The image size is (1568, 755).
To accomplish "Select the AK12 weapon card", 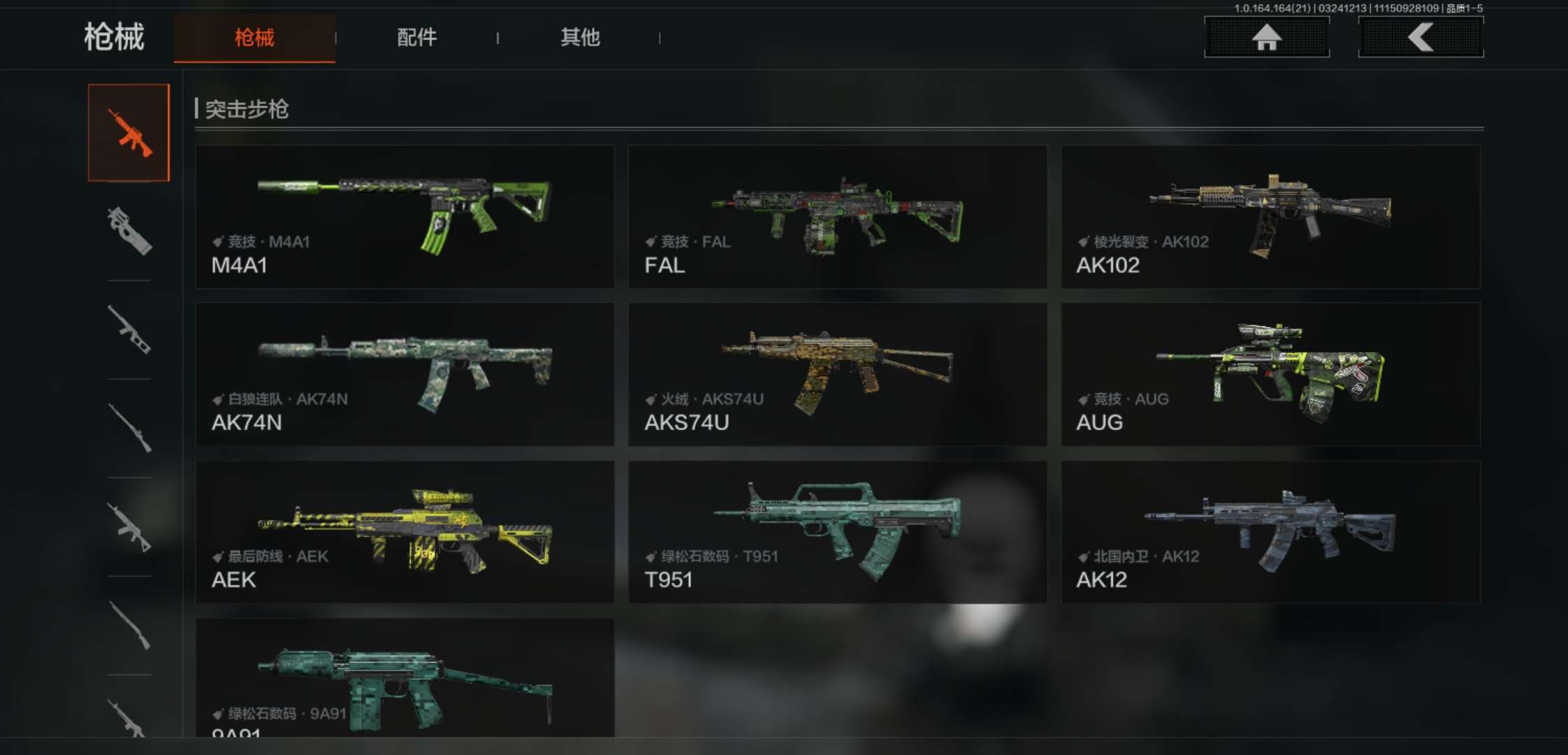I will pyautogui.click(x=1270, y=531).
